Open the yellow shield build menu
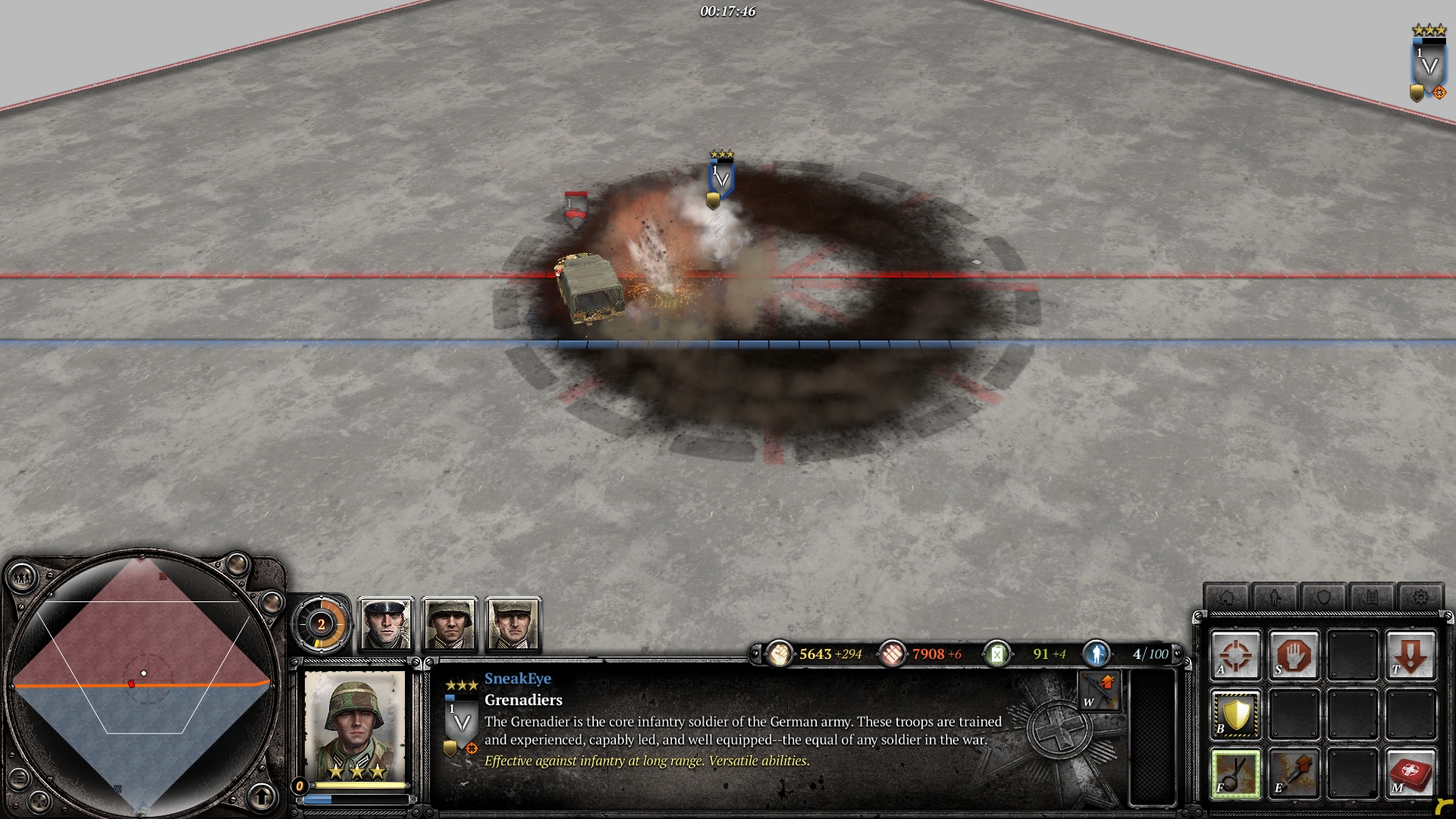Image resolution: width=1456 pixels, height=819 pixels. 1235,714
